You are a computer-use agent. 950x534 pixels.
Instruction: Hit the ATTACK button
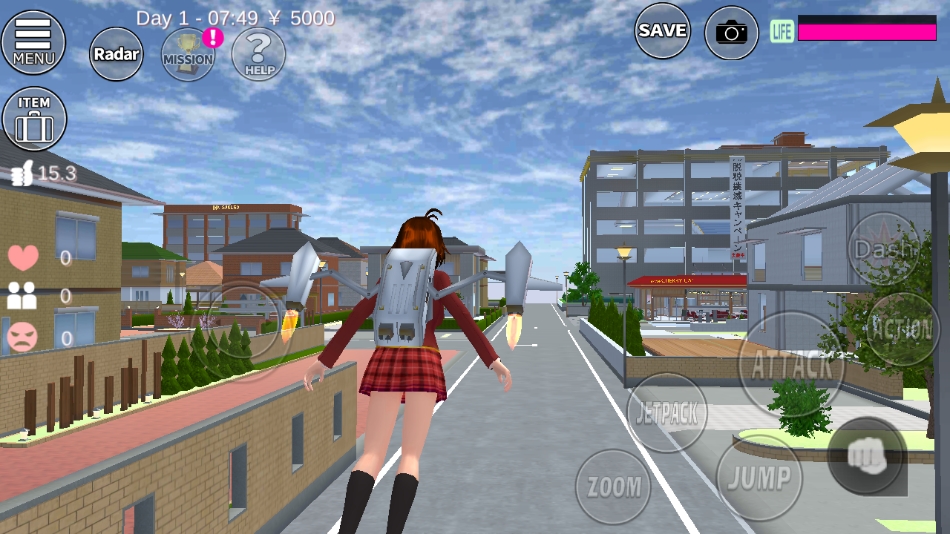[x=791, y=364]
